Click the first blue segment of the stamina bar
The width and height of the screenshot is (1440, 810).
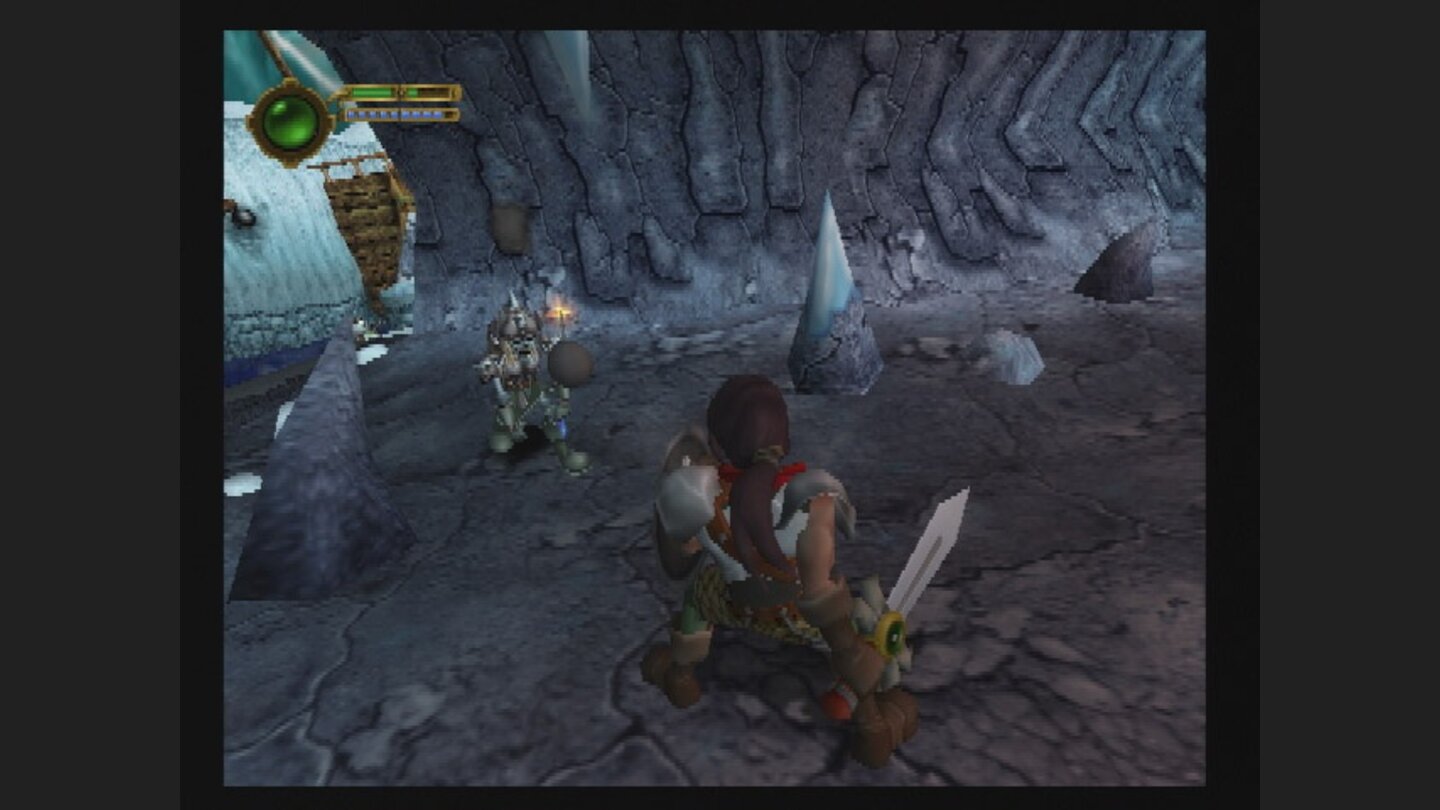352,115
